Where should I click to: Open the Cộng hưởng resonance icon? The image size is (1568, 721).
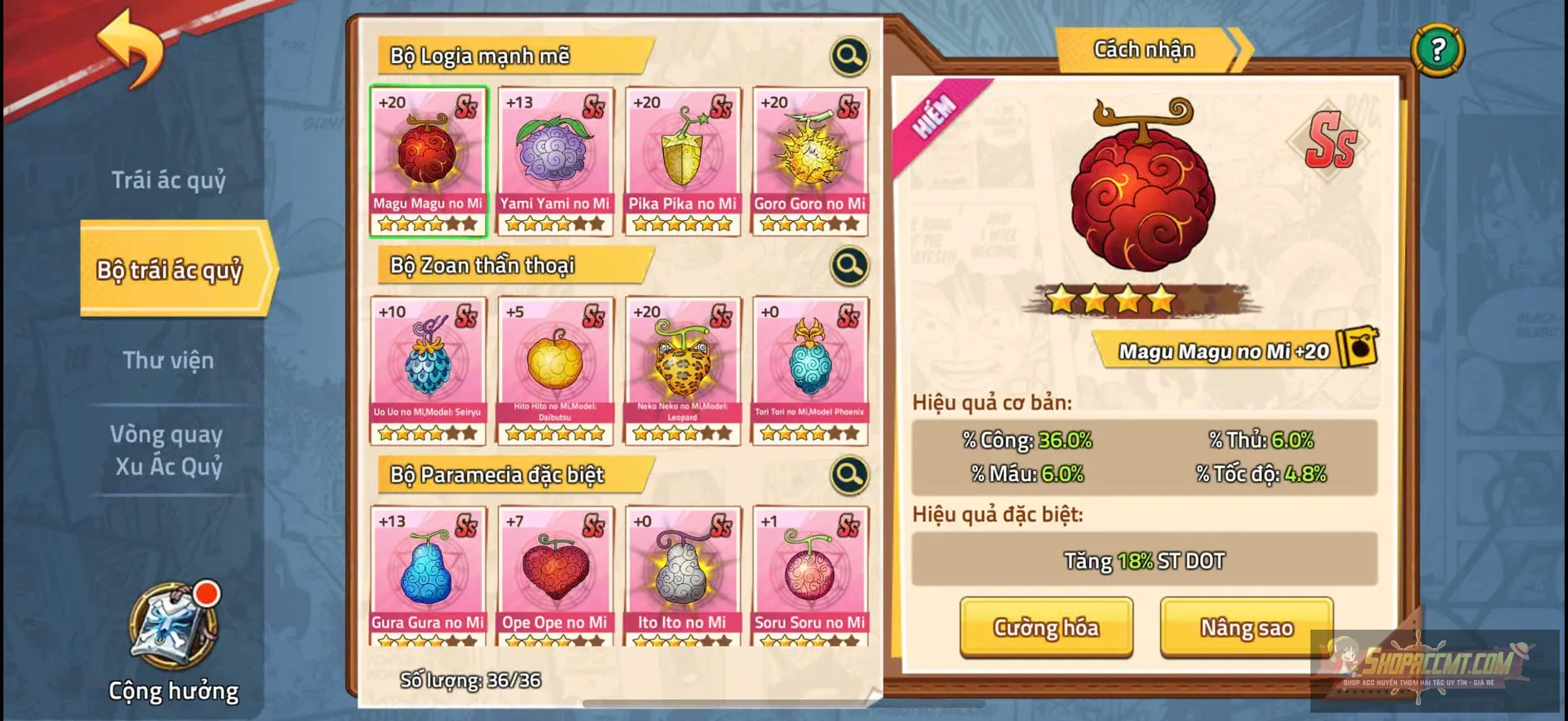tap(174, 628)
